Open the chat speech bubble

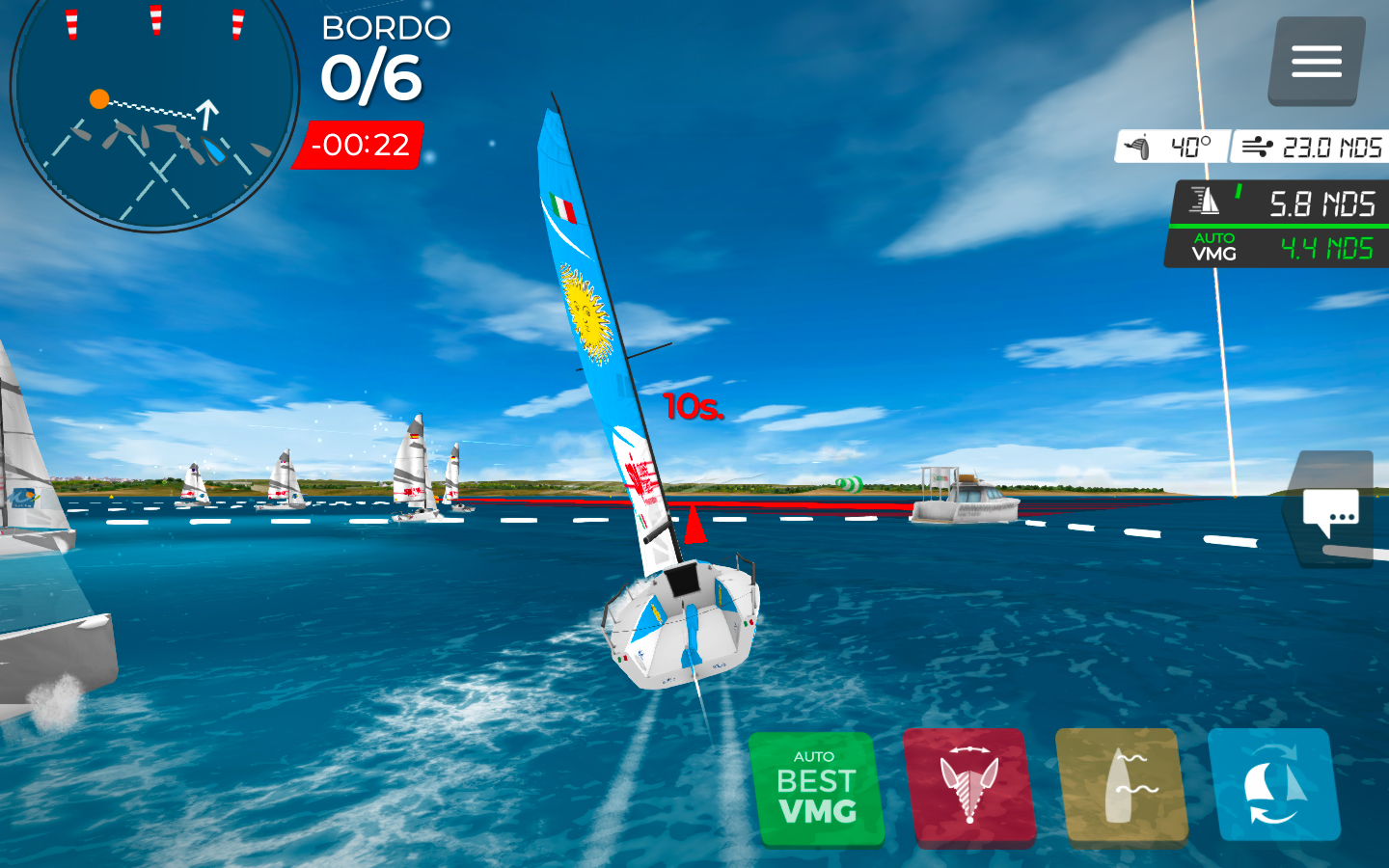click(1331, 511)
